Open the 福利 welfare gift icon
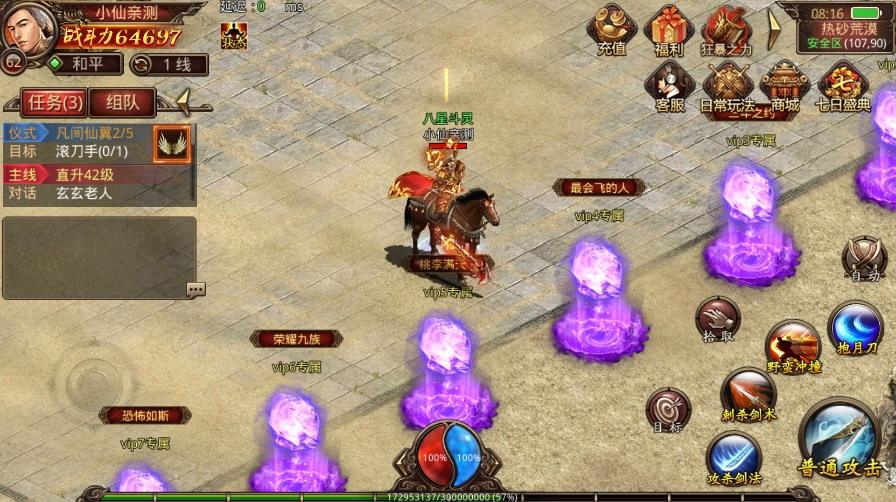This screenshot has height=502, width=896. click(669, 29)
